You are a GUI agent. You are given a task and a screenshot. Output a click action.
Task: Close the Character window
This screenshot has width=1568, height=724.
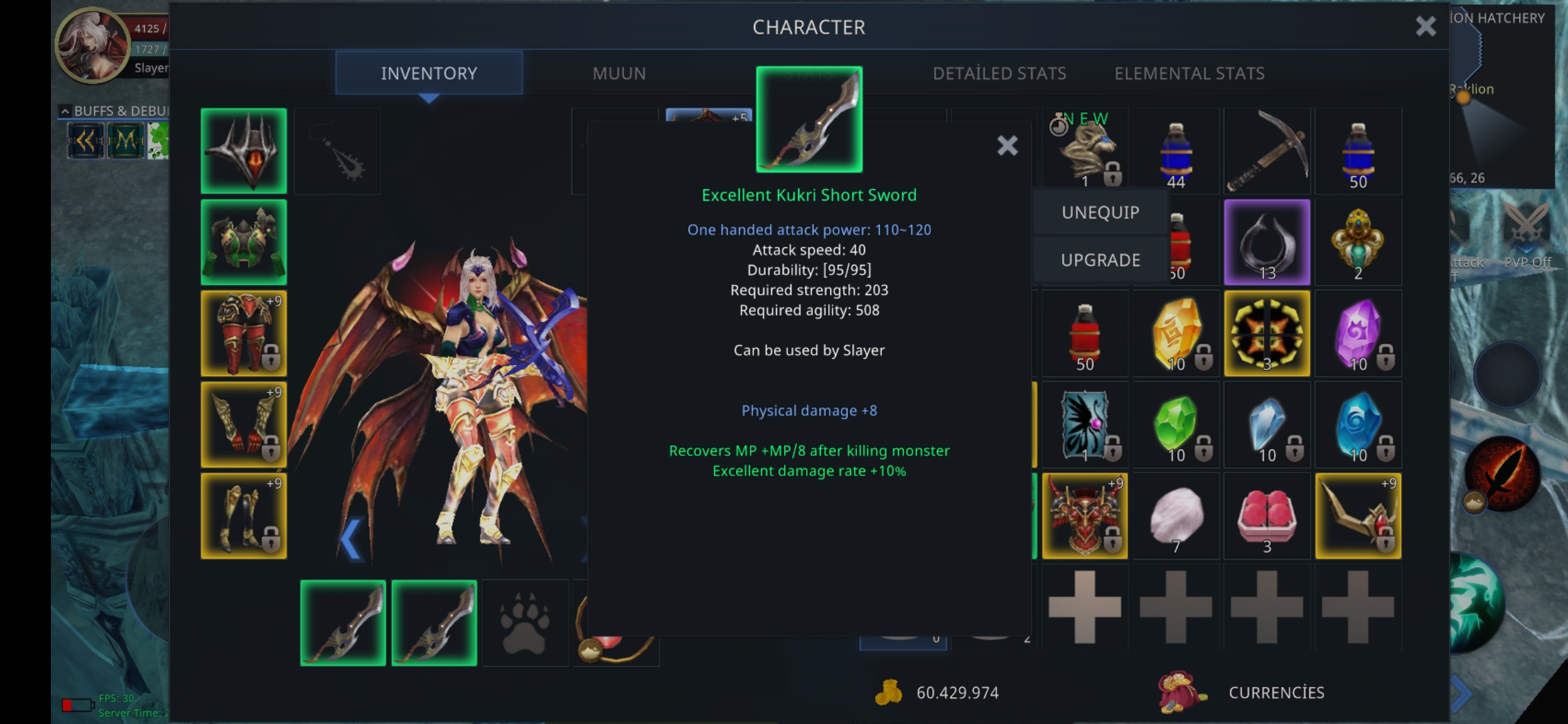tap(1425, 27)
